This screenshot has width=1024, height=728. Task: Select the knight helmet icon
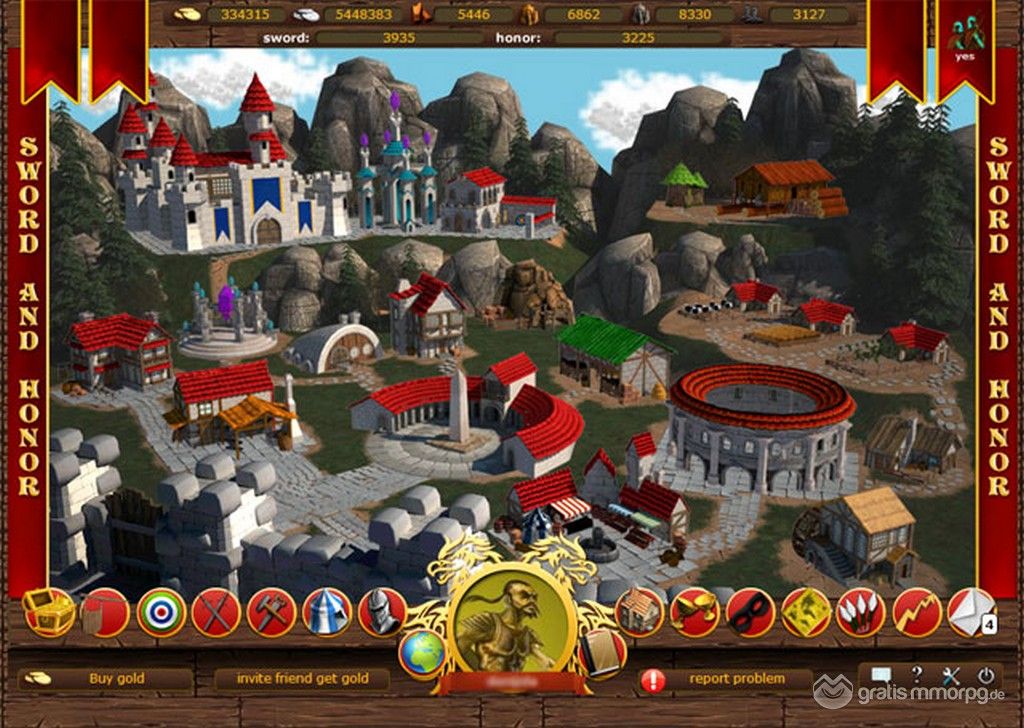(382, 612)
